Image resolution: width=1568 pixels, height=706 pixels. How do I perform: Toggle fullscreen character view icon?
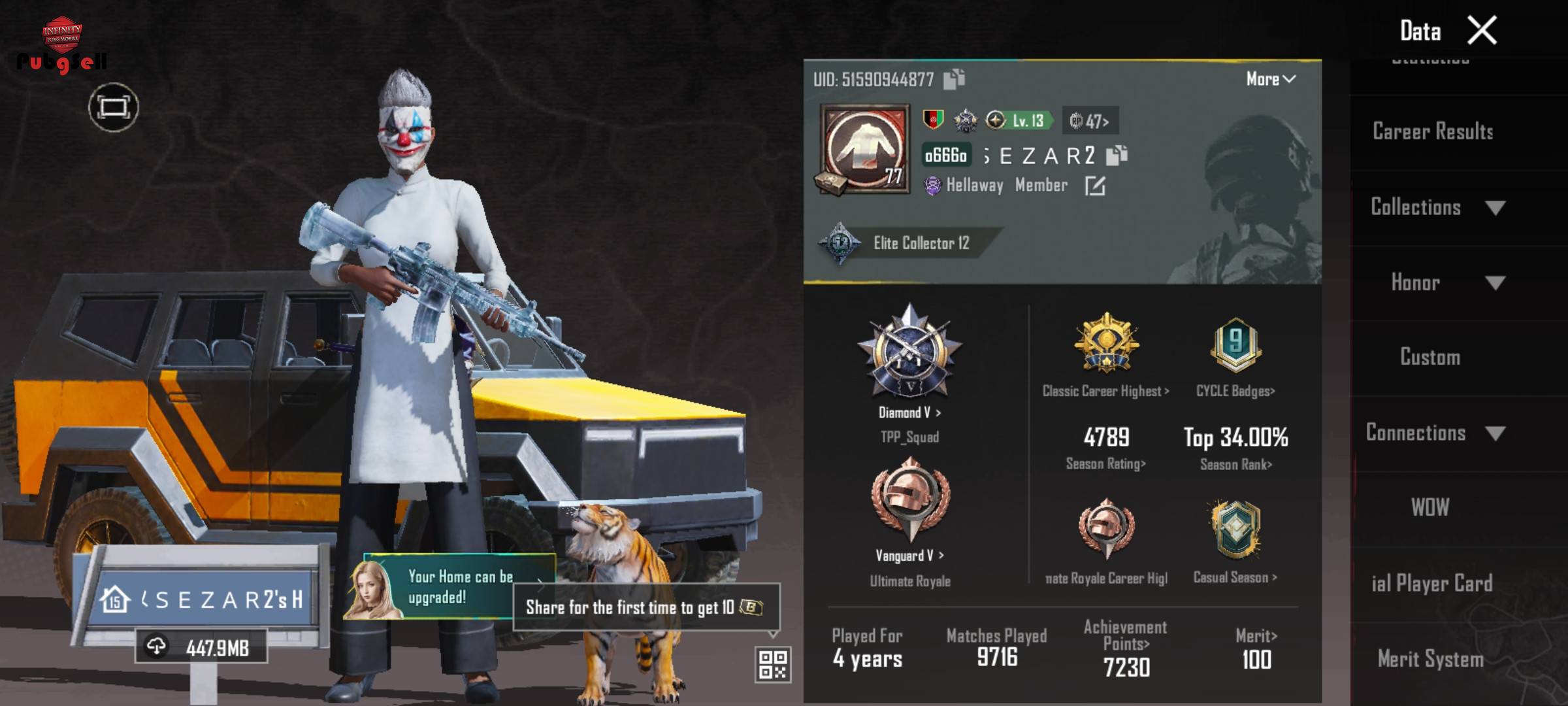[x=114, y=107]
